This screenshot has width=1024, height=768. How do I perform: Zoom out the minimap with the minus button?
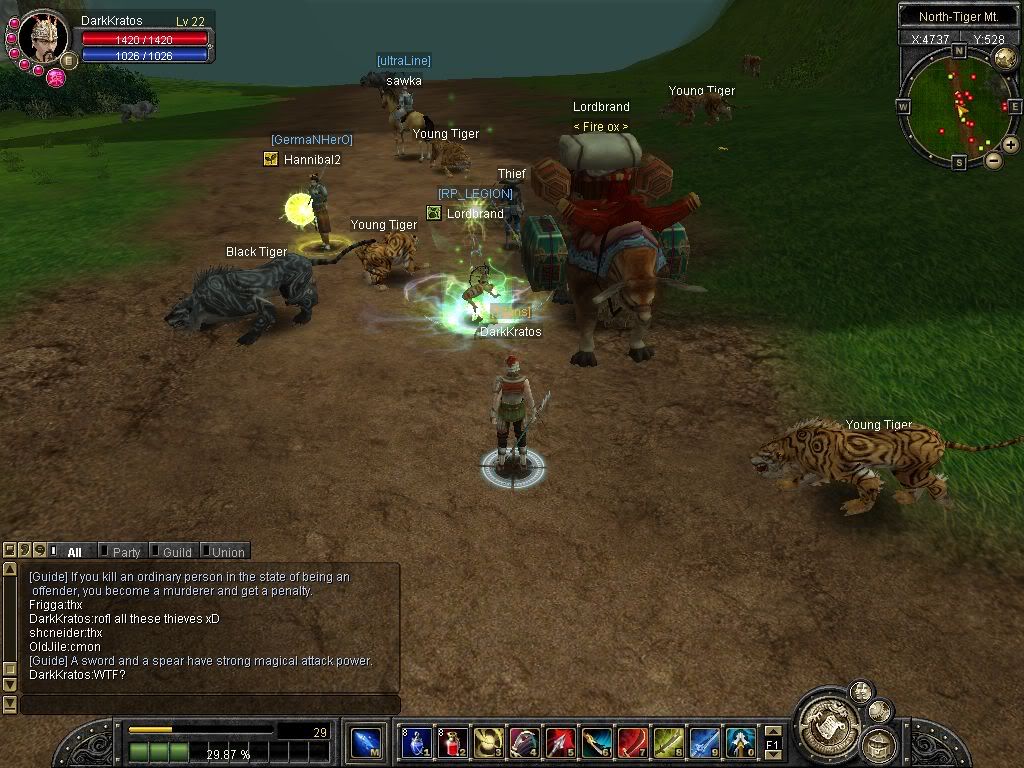(993, 160)
